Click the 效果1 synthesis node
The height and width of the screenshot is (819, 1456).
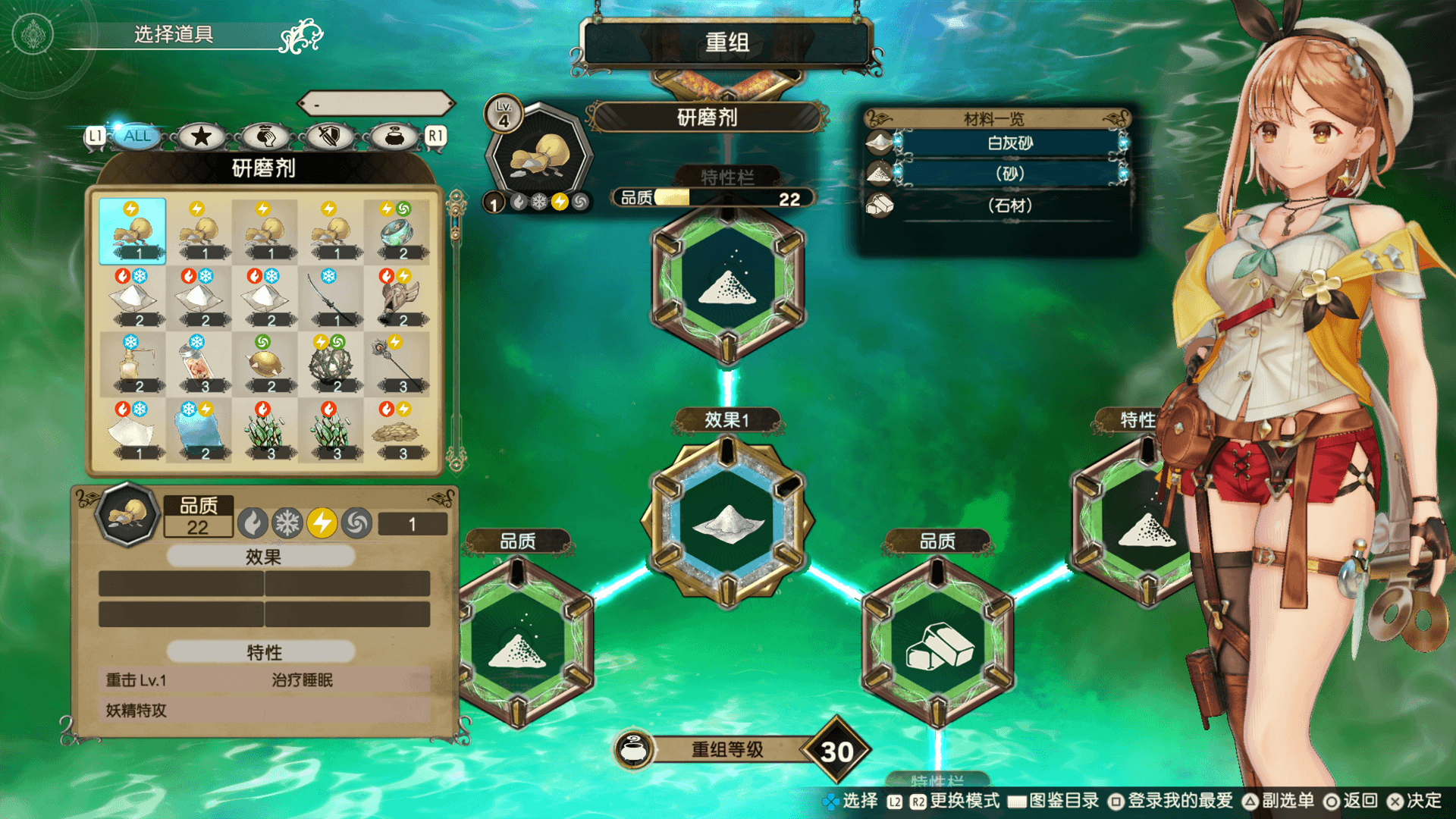tap(728, 522)
